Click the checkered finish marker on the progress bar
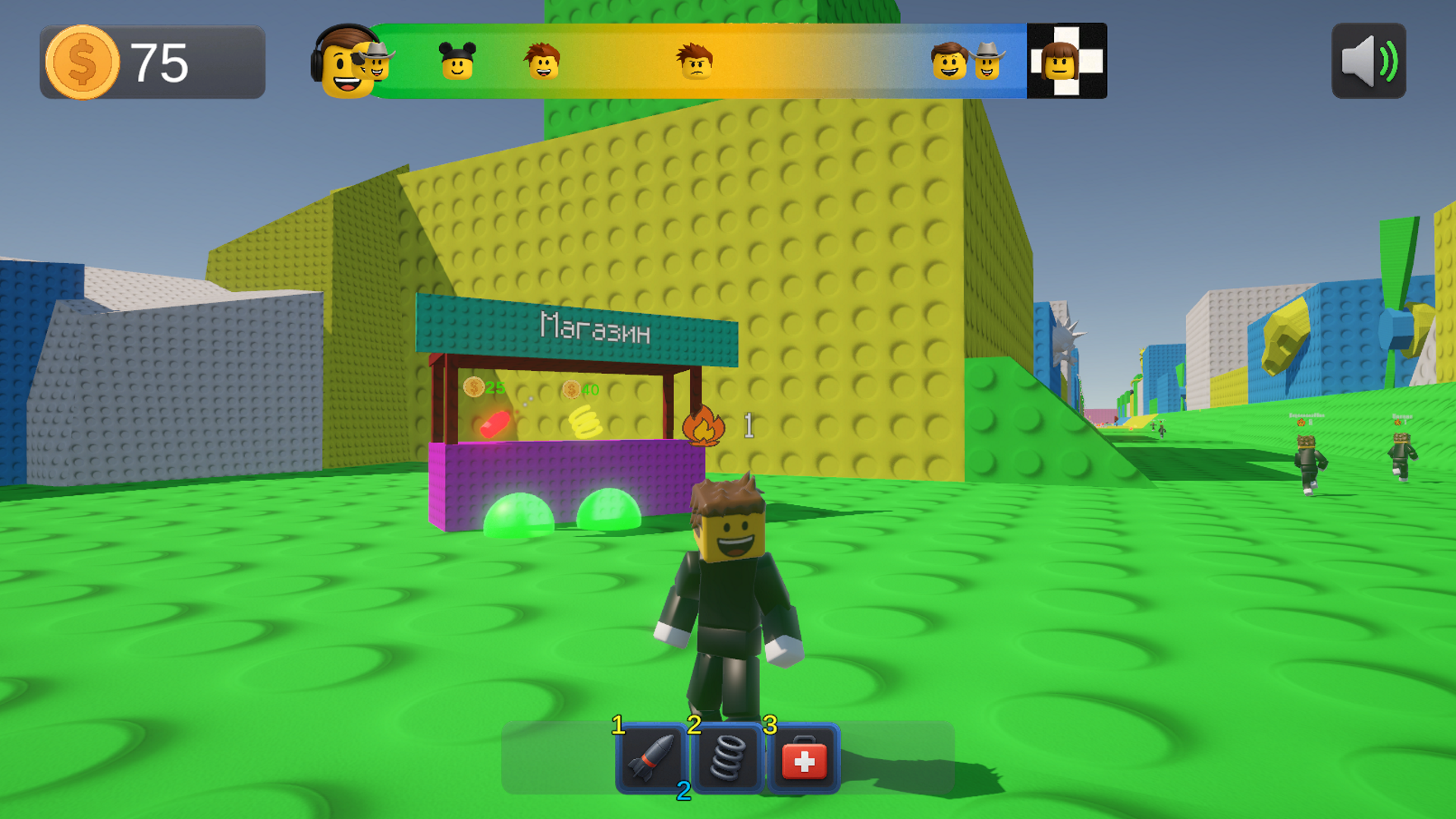This screenshot has width=1456, height=819. click(x=1066, y=61)
